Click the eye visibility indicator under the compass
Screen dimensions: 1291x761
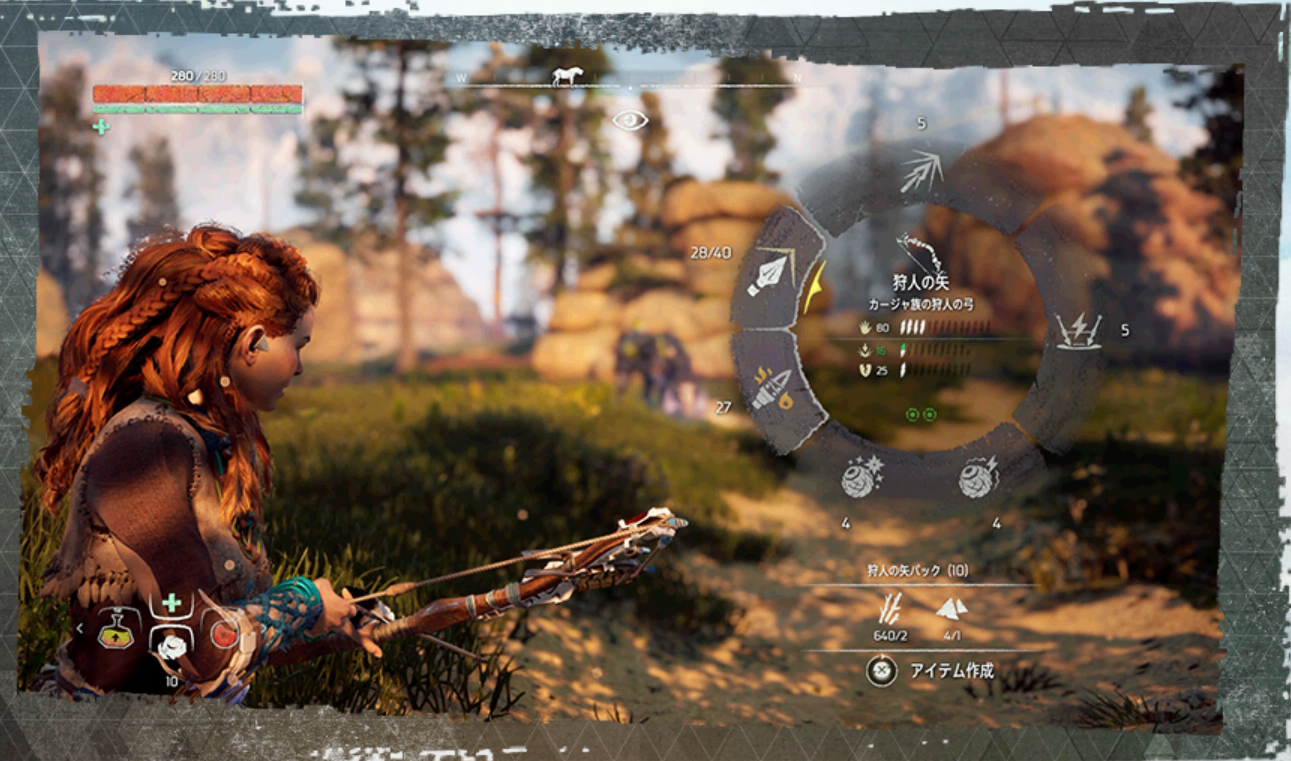(630, 121)
